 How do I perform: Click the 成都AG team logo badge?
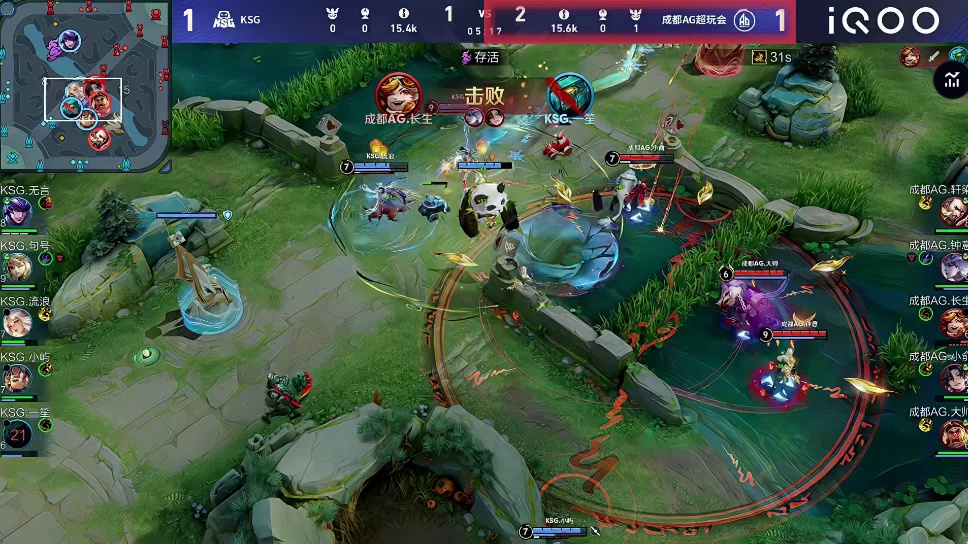[744, 20]
